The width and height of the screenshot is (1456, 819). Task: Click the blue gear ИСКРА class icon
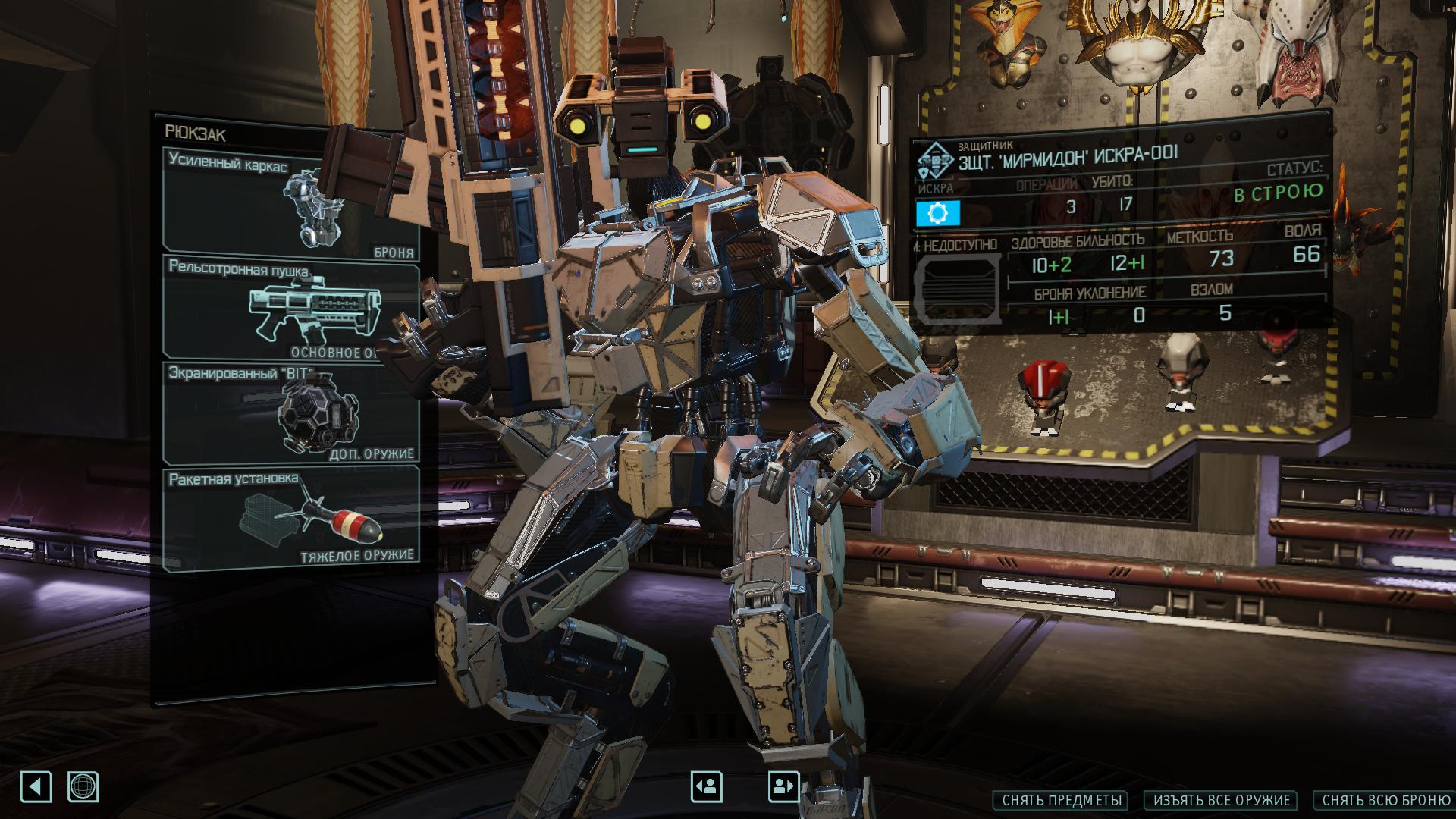(937, 214)
